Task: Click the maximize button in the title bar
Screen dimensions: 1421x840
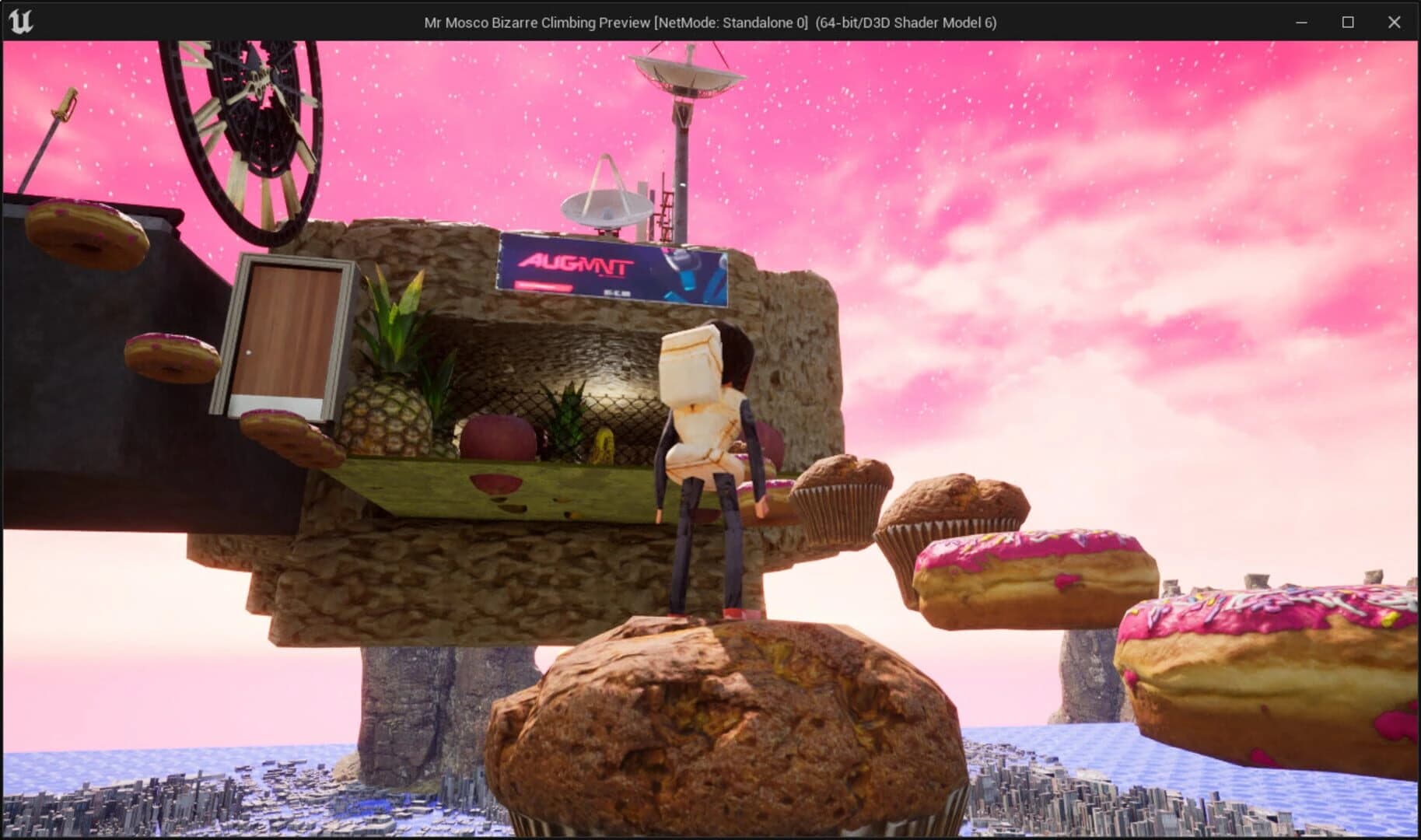Action: (1346, 23)
